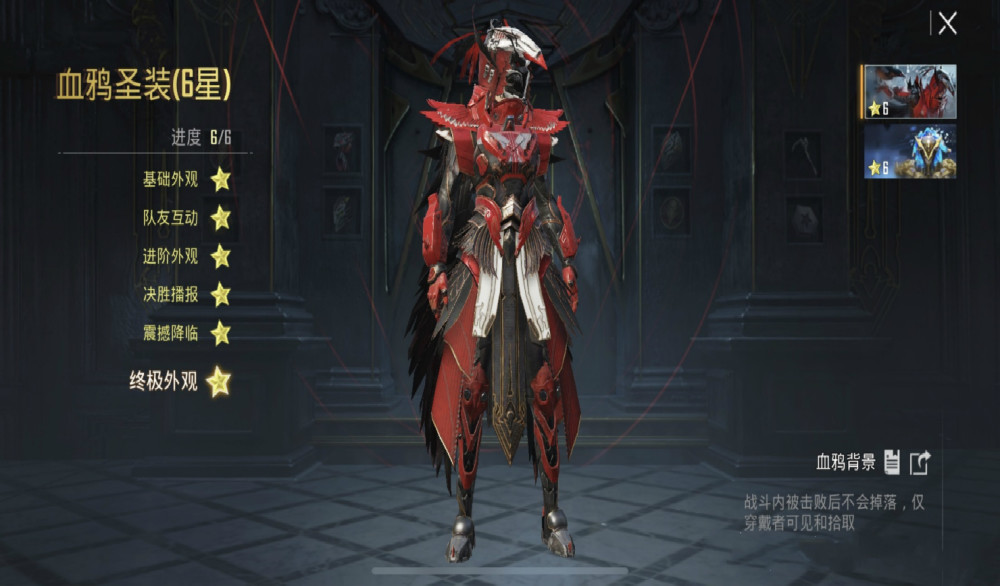Select the 基础外观 star level
Screen dimensions: 1000x586
click(220, 179)
